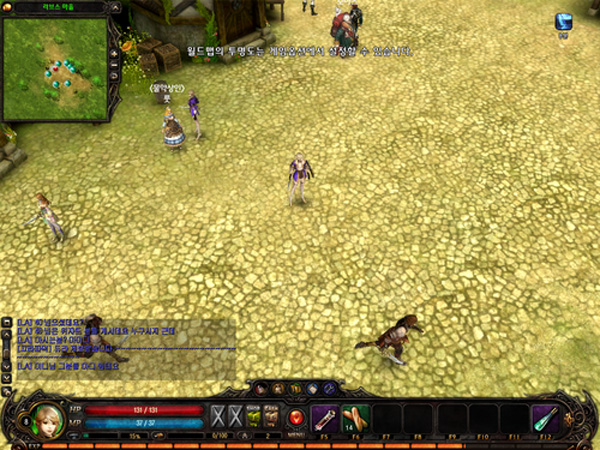Activate the F12 green potion slot
This screenshot has height=450, width=600.
tap(546, 417)
